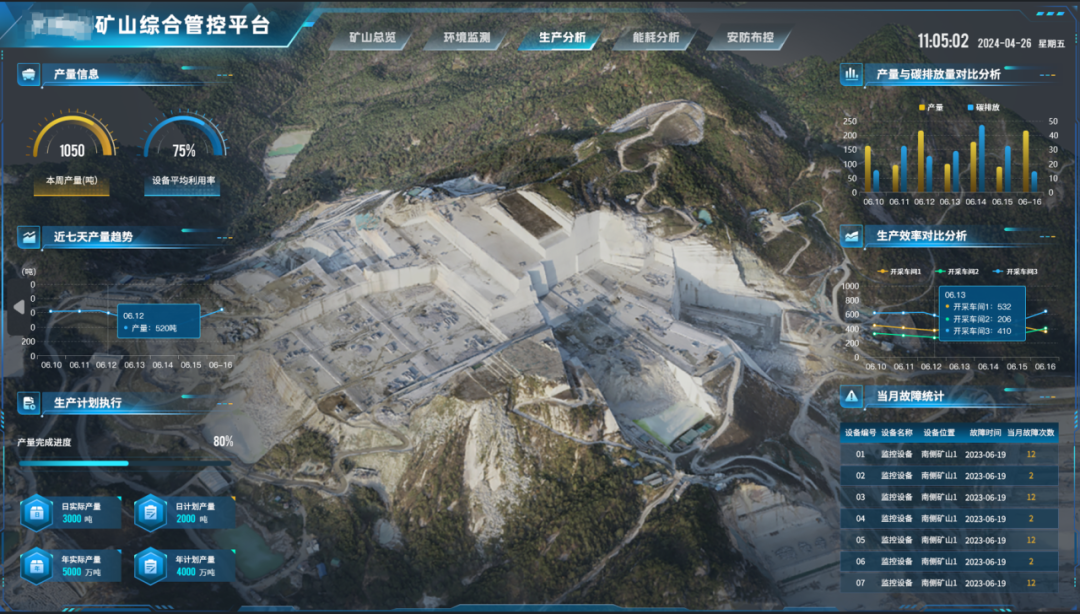Open the 矿山总览 tab
The width and height of the screenshot is (1080, 614).
[372, 39]
